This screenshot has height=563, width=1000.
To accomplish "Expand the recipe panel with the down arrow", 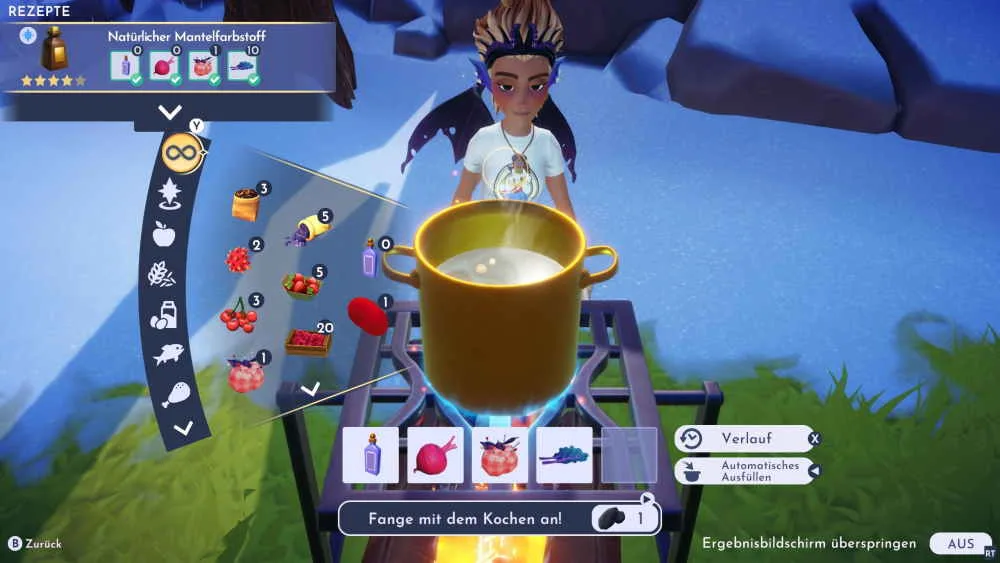I will [170, 112].
